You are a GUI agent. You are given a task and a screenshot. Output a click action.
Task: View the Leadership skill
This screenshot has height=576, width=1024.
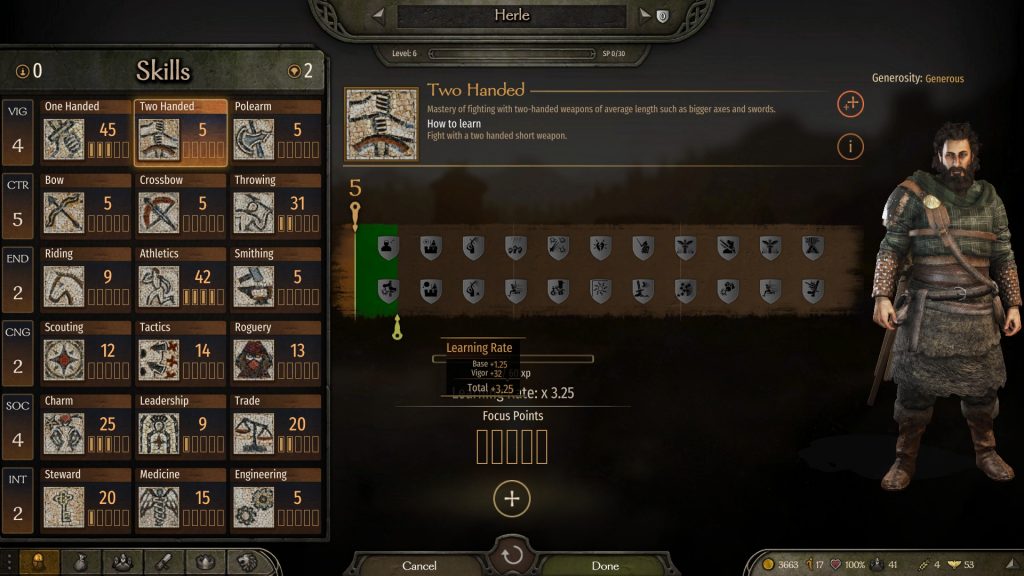click(x=181, y=429)
